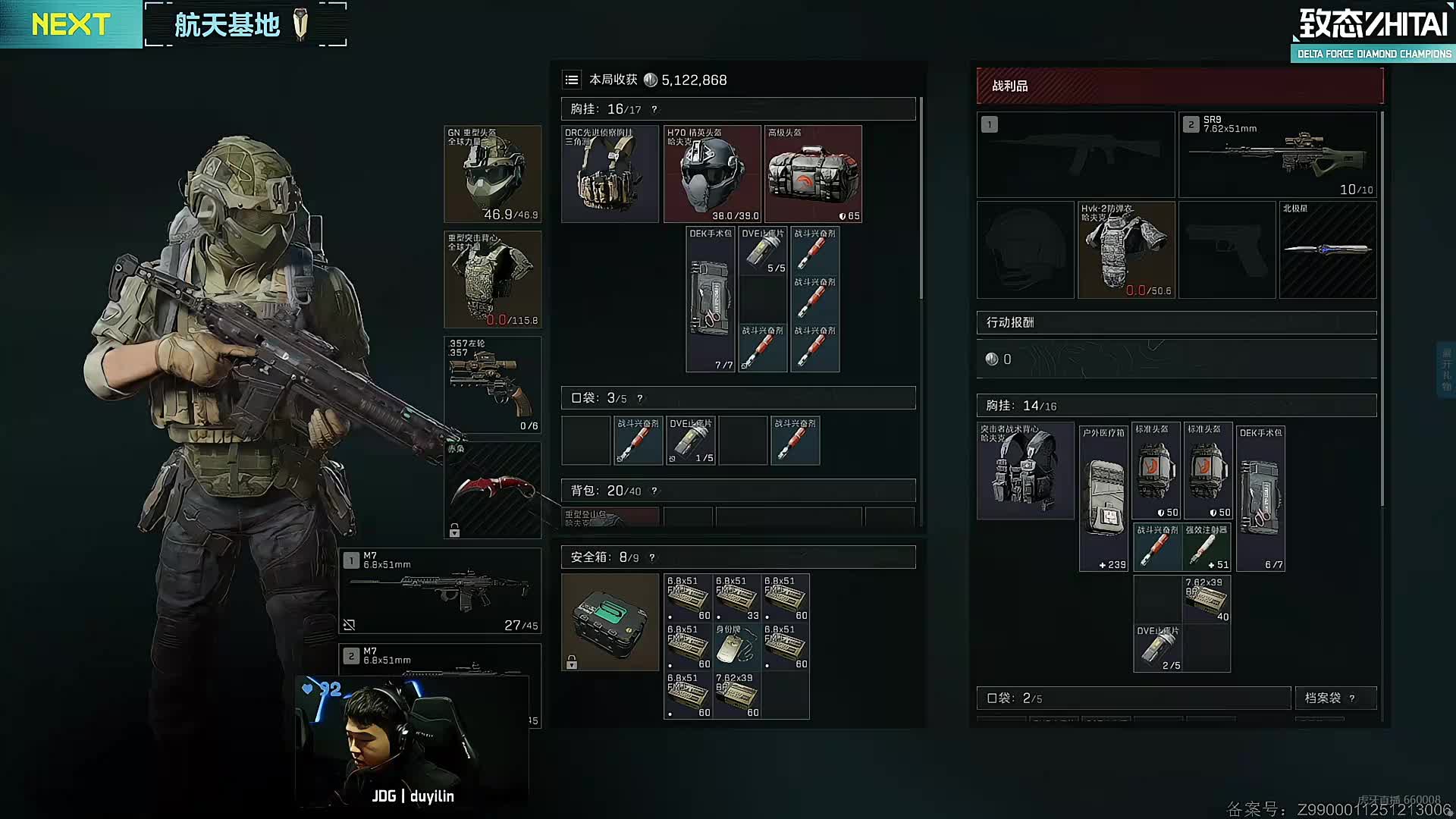1456x819 pixels.
Task: Pick the 身份牌 dog tag in the safe box
Action: 736,646
